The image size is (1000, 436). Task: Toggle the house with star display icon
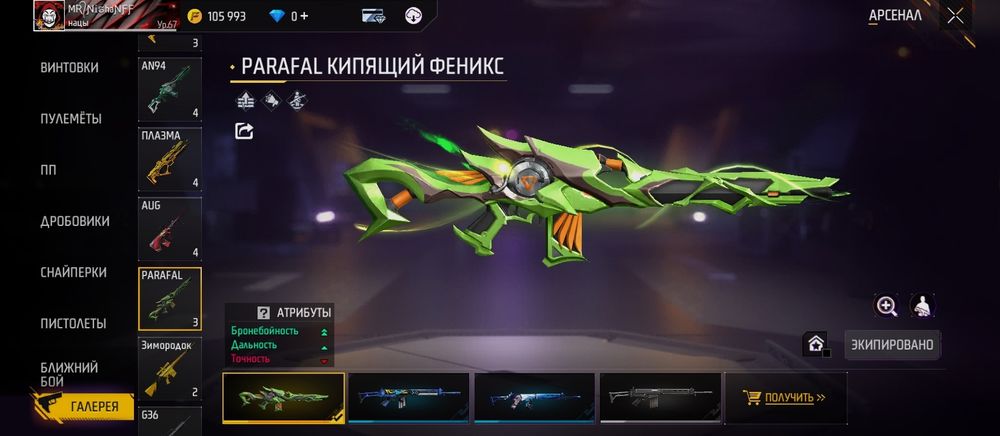[816, 345]
